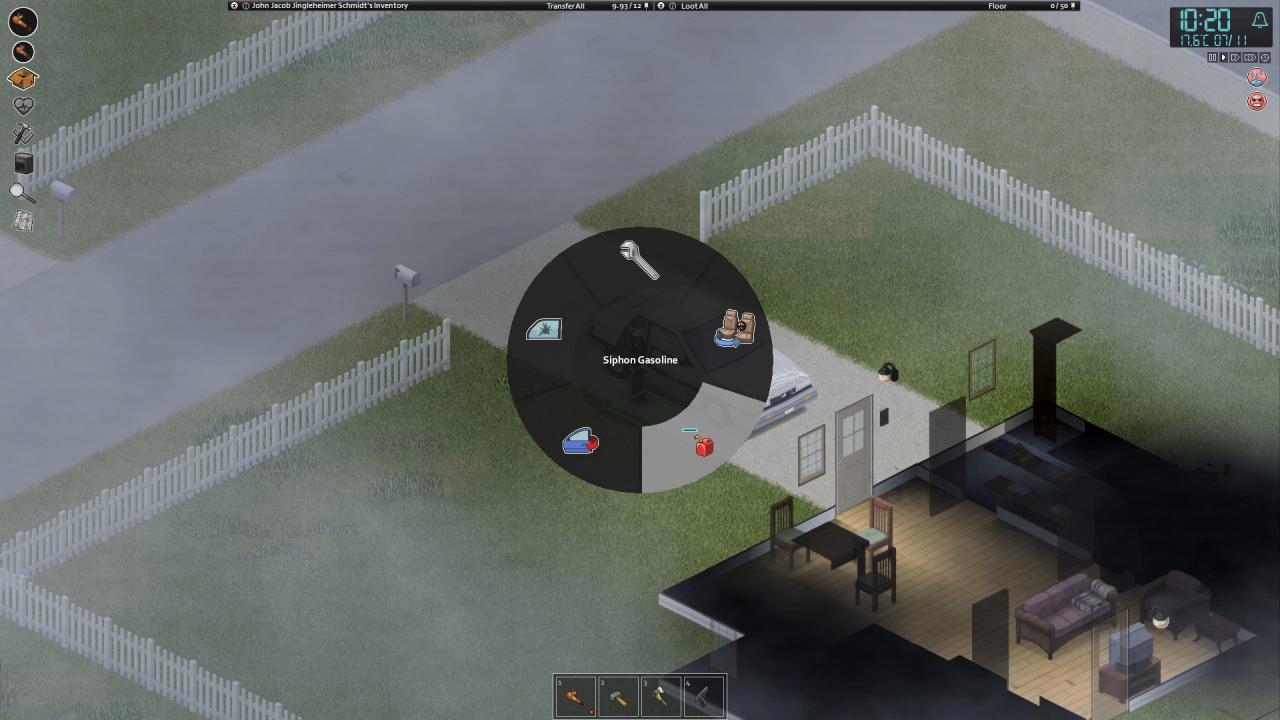Choose the car door option in radial menu
The height and width of the screenshot is (720, 1280).
[580, 441]
